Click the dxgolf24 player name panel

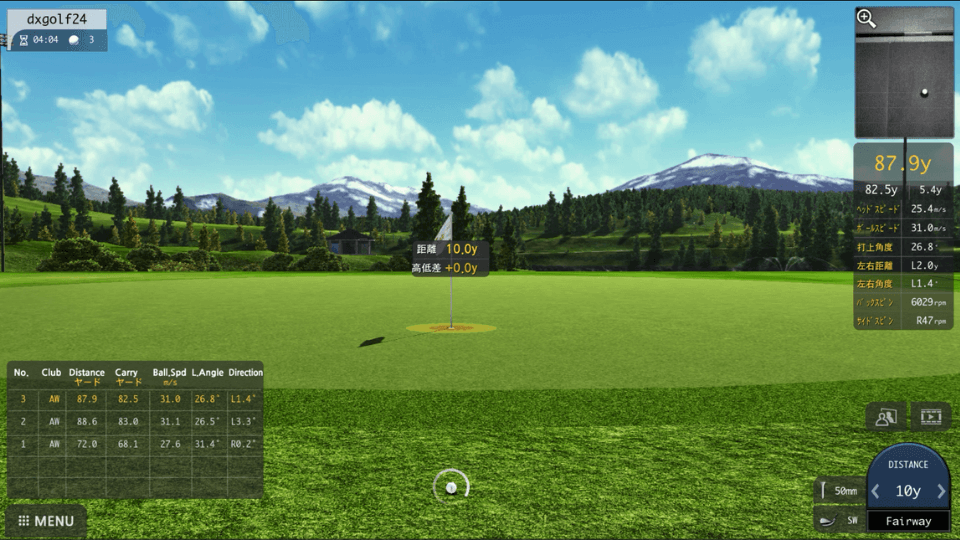point(56,19)
